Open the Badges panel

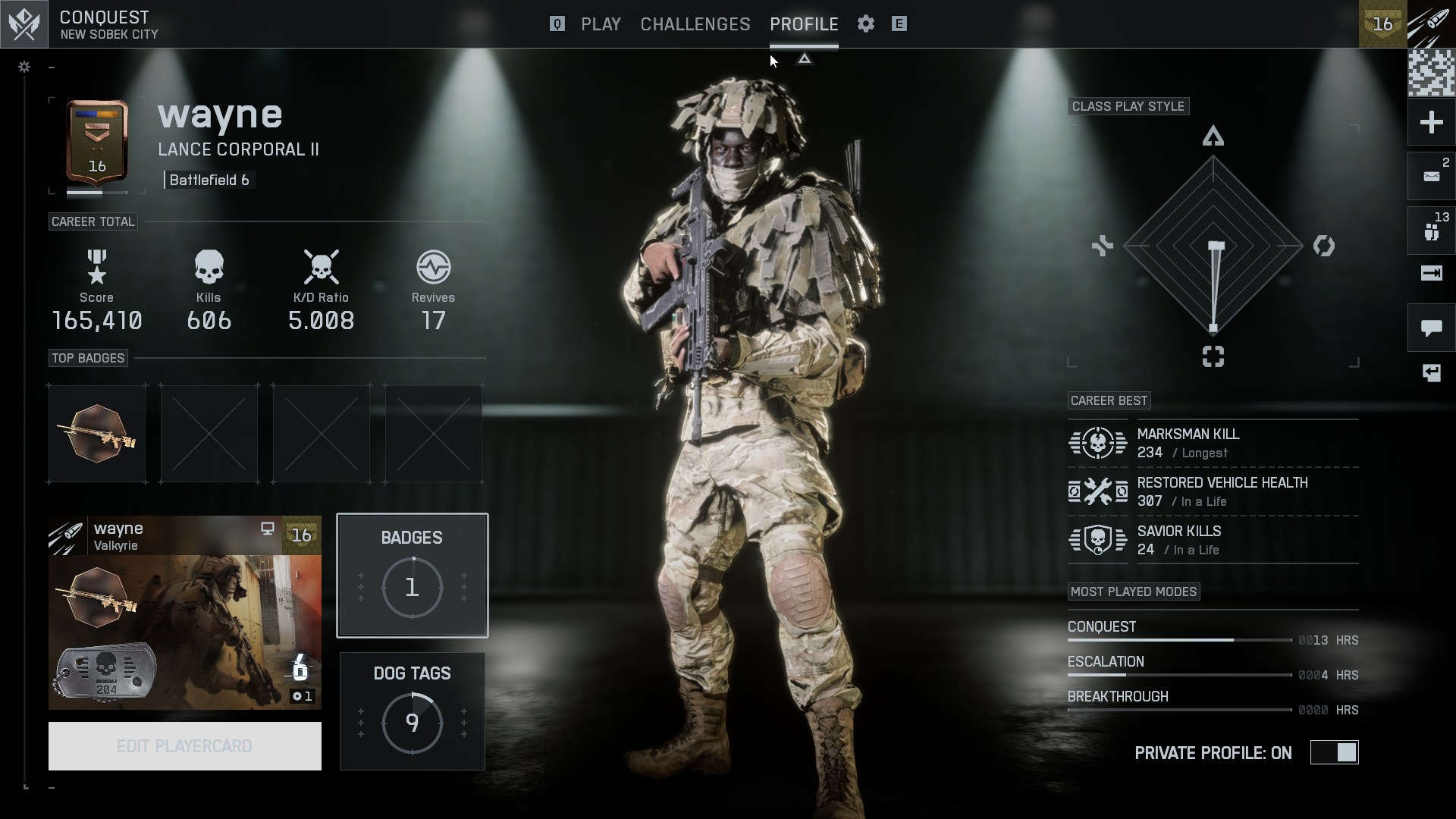412,576
